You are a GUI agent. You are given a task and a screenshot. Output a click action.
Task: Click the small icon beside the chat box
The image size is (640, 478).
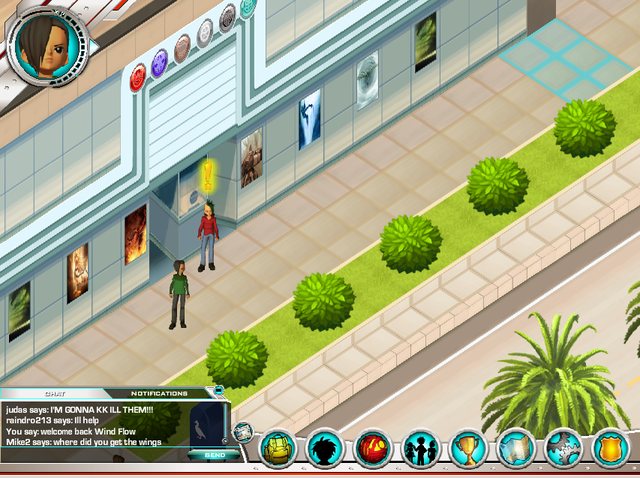[x=242, y=433]
